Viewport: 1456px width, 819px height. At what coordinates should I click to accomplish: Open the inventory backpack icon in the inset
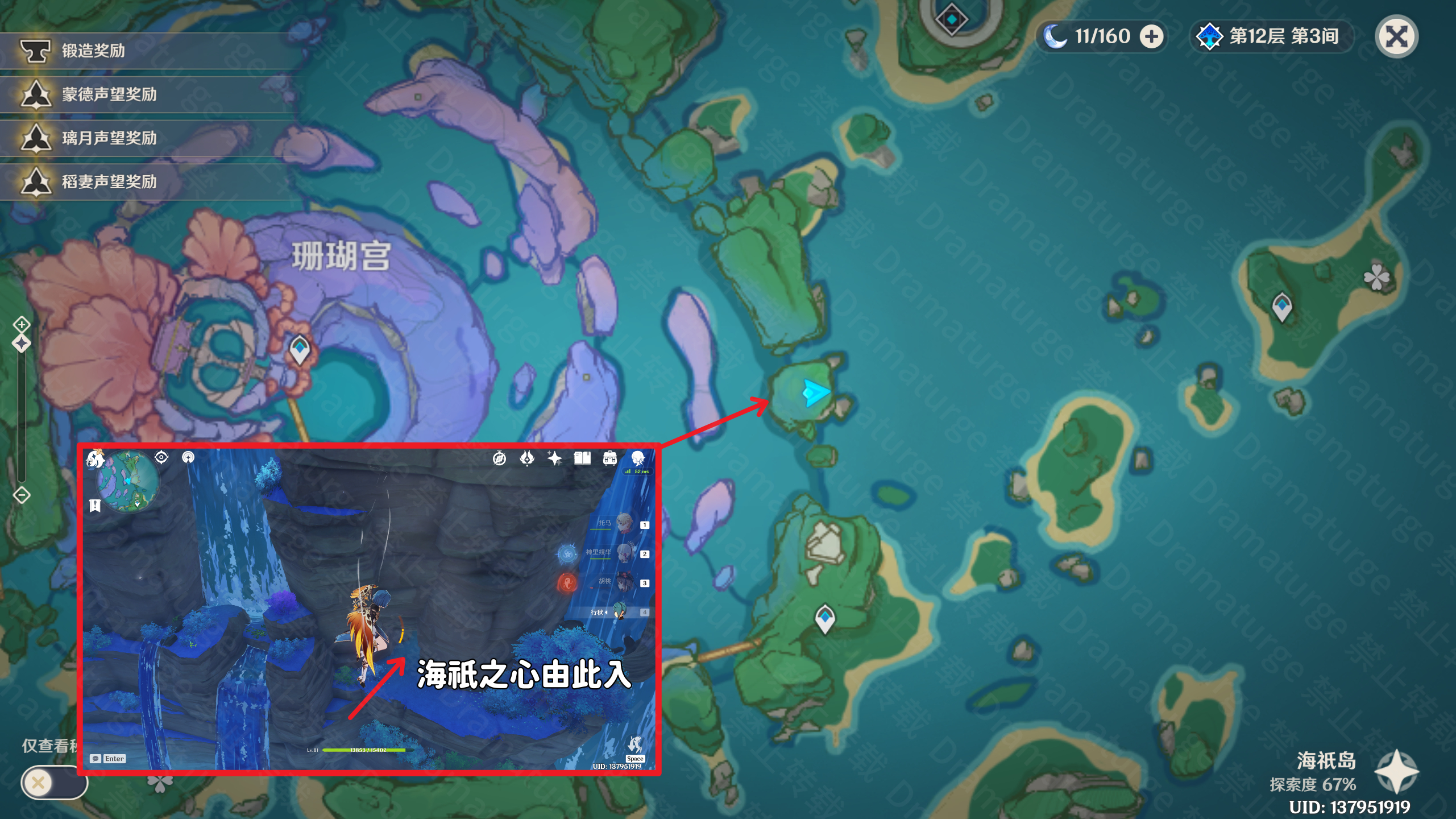tap(610, 460)
